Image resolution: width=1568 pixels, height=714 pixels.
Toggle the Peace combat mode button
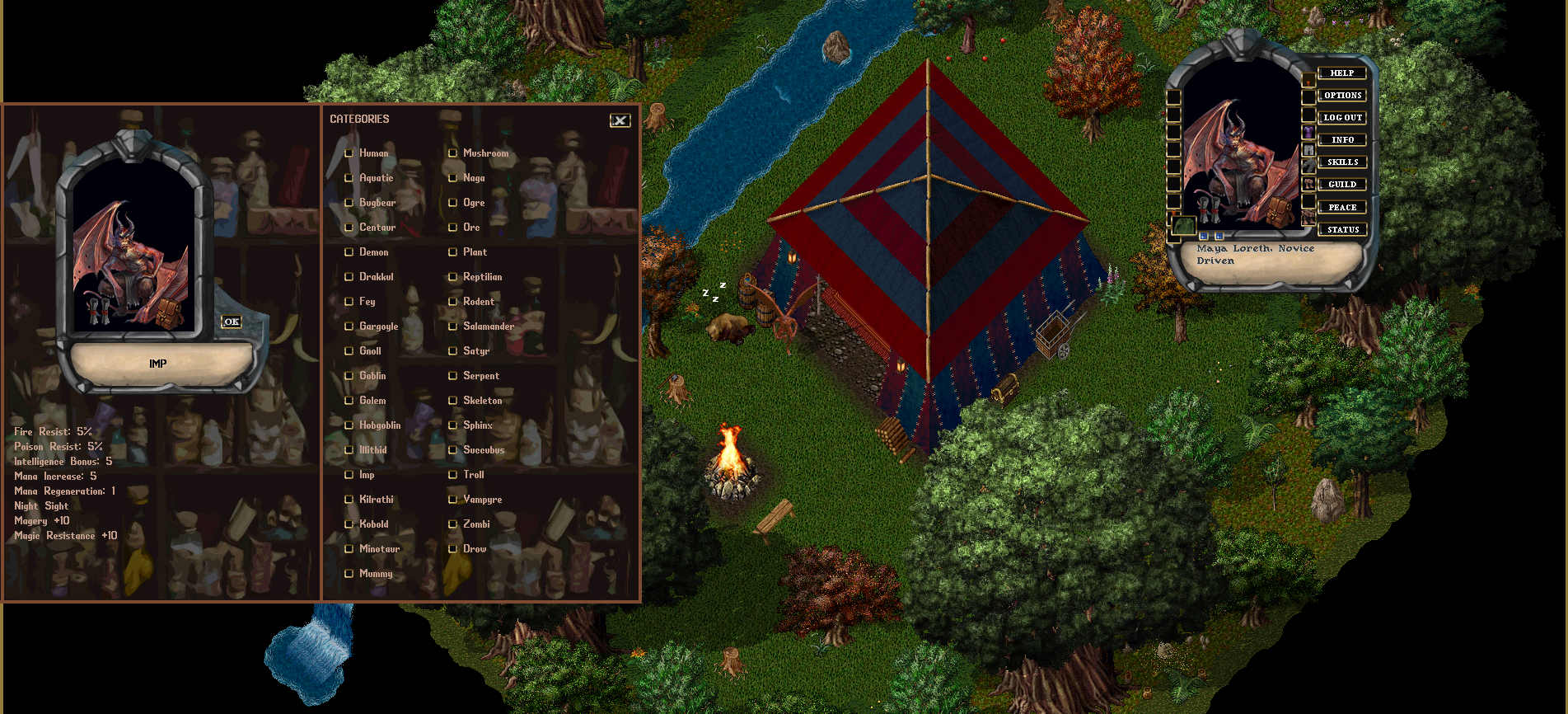tap(1341, 207)
